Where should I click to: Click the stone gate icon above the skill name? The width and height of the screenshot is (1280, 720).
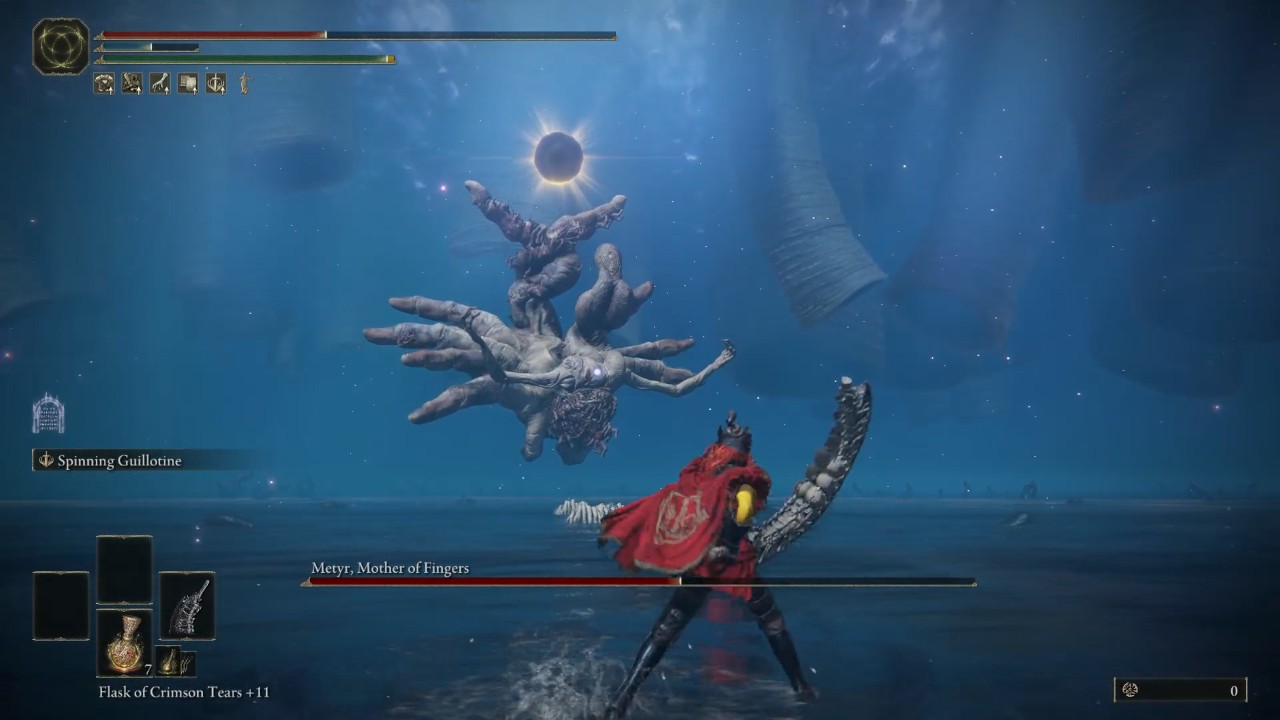48,414
